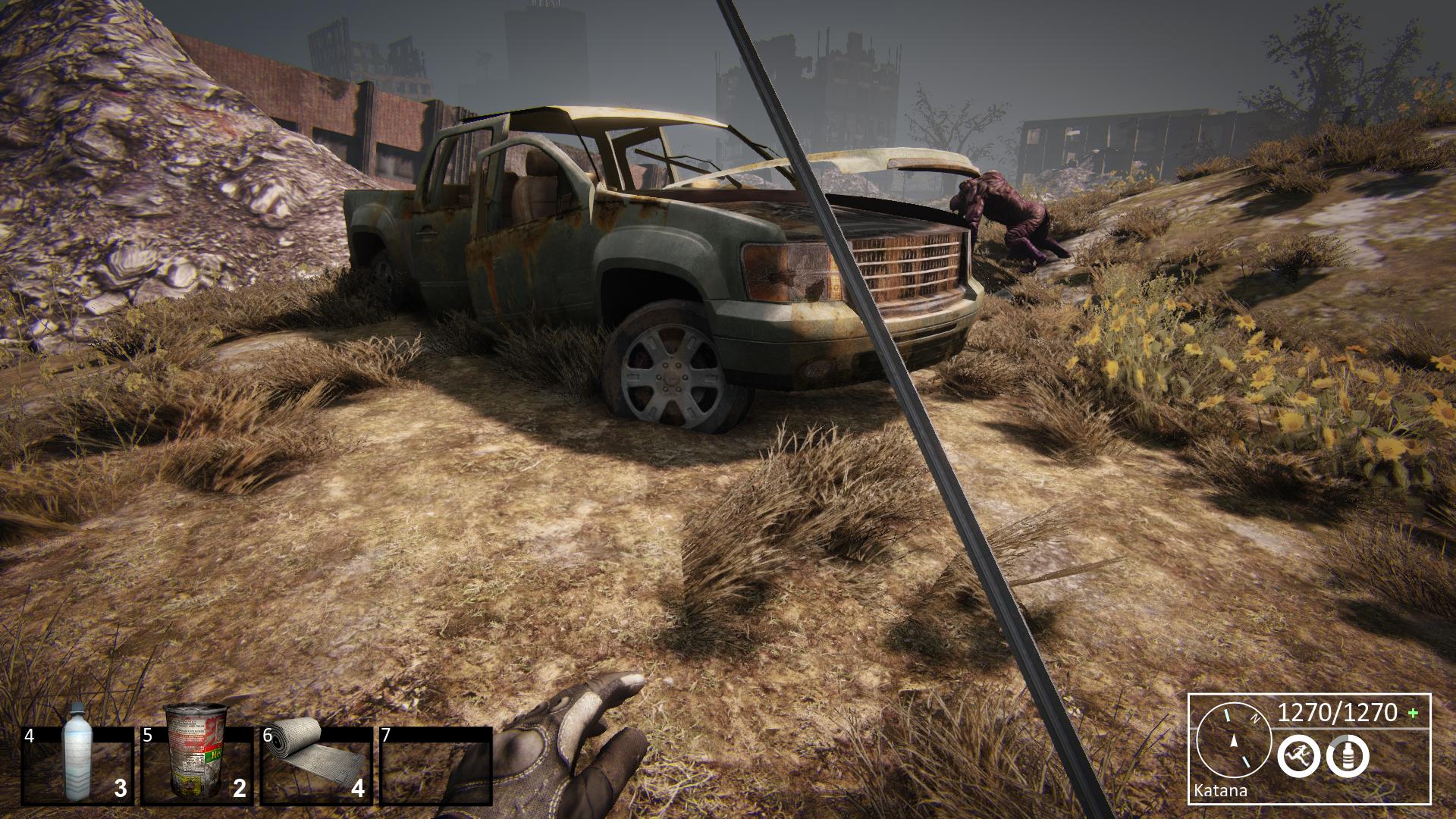Click the running man stamina icon
The height and width of the screenshot is (819, 1456).
[1298, 756]
